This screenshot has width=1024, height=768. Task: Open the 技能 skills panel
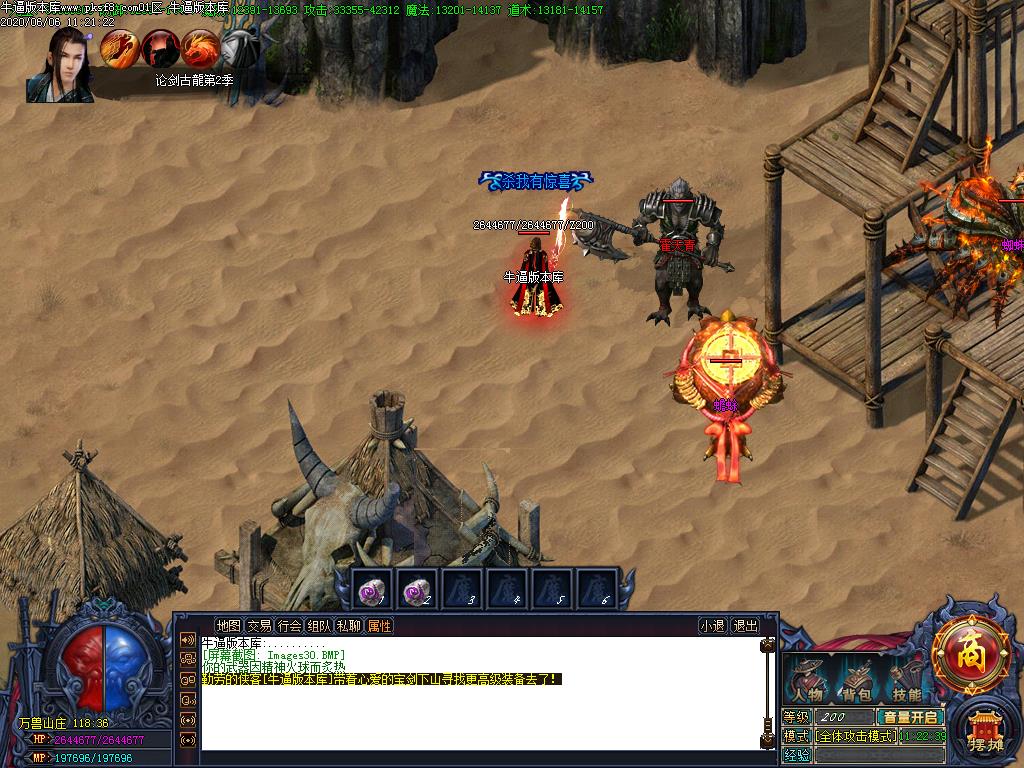906,682
